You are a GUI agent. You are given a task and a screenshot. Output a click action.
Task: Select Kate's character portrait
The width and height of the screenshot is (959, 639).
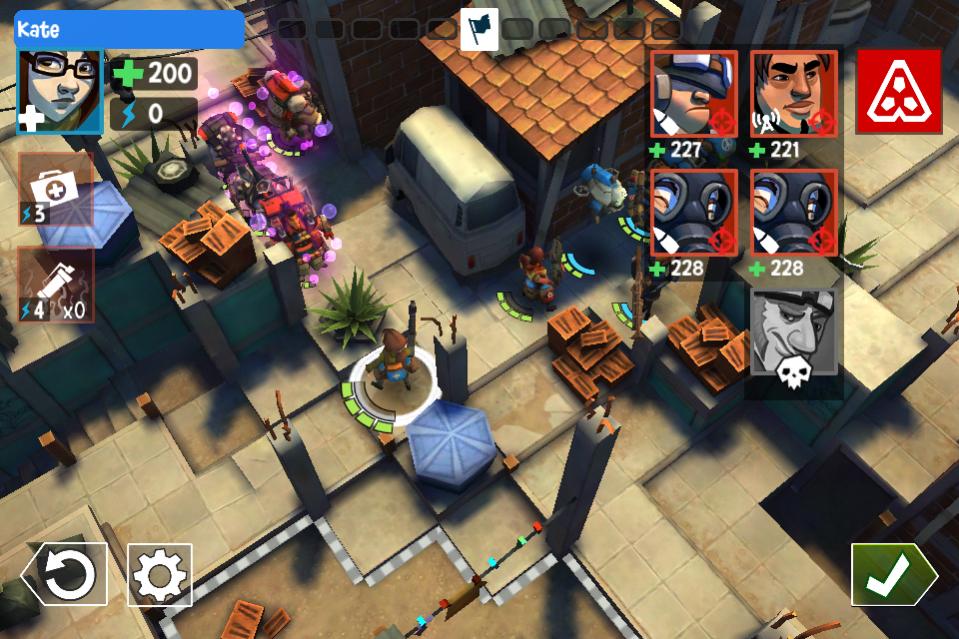point(60,91)
